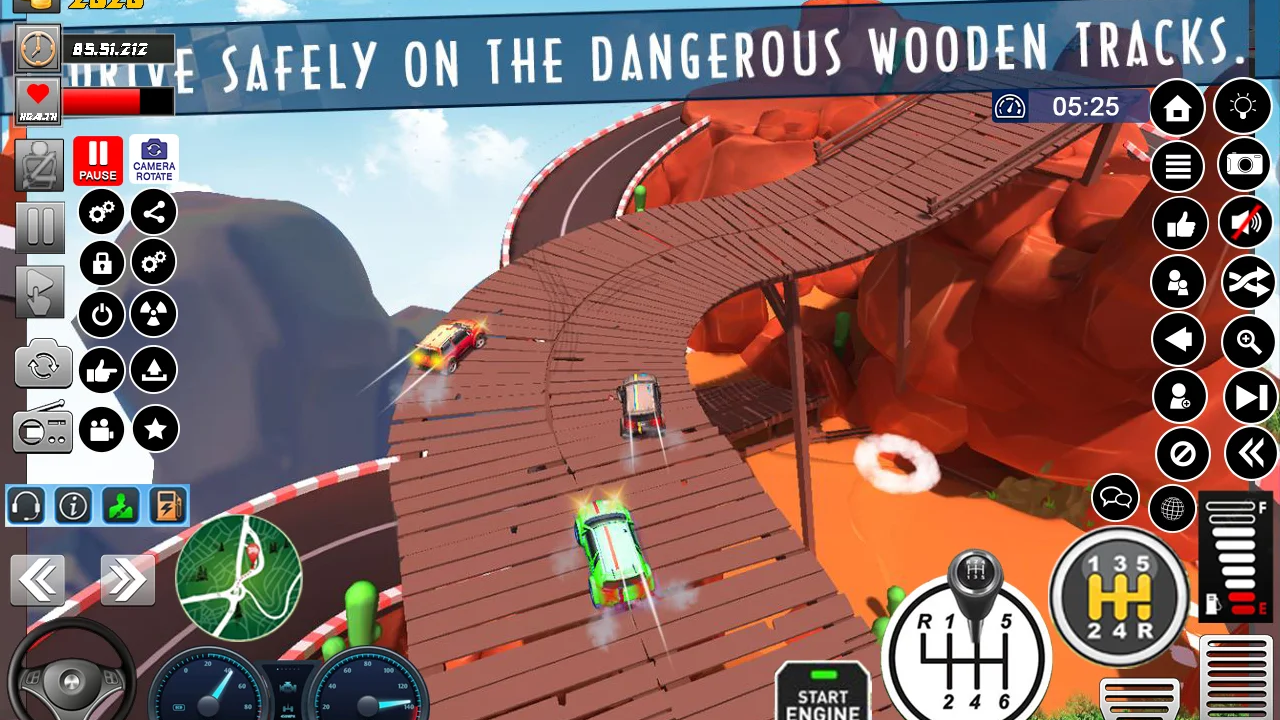Image resolution: width=1280 pixels, height=720 pixels.
Task: Share your game progress
Action: pyautogui.click(x=153, y=212)
